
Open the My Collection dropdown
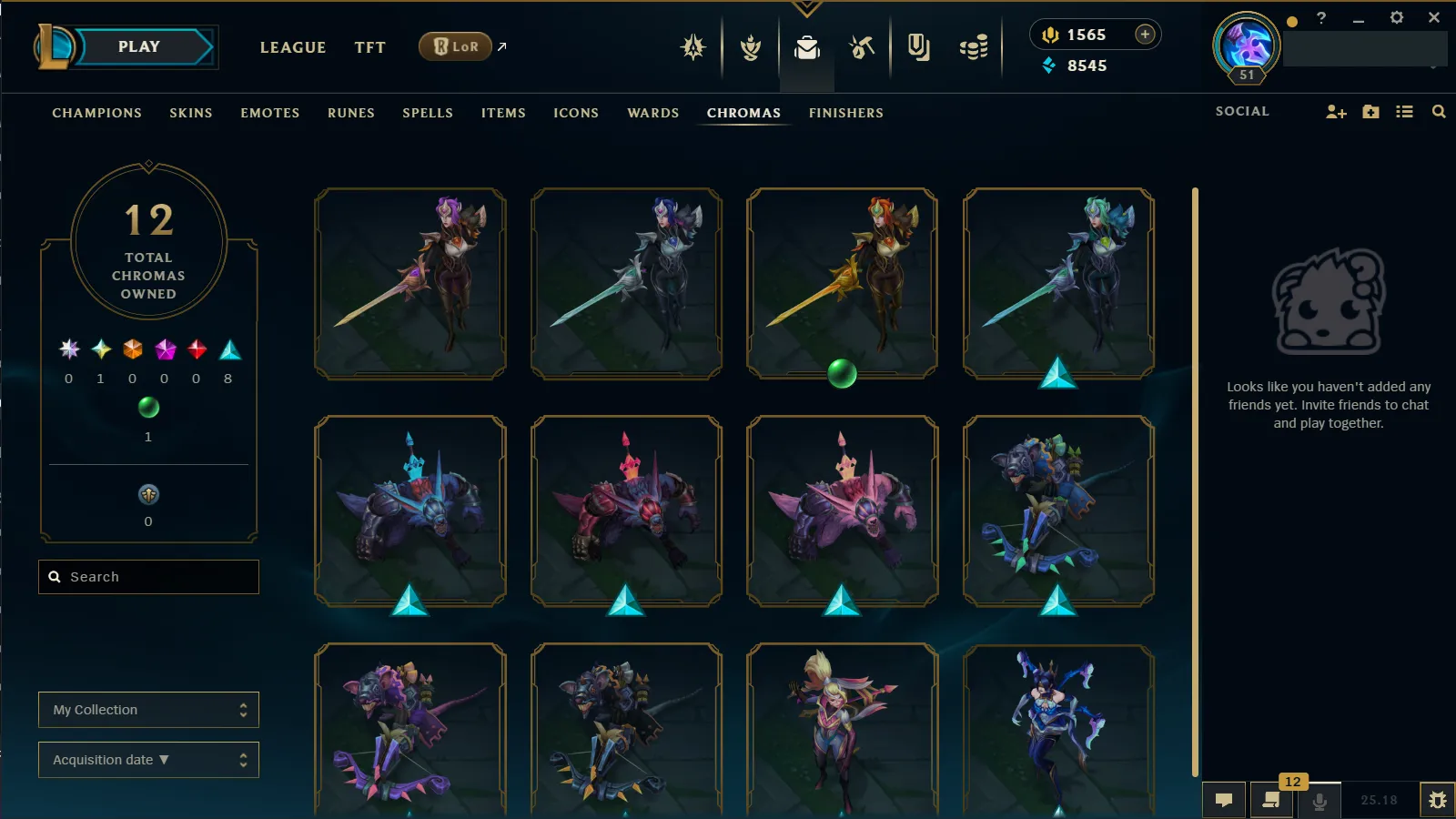(148, 710)
